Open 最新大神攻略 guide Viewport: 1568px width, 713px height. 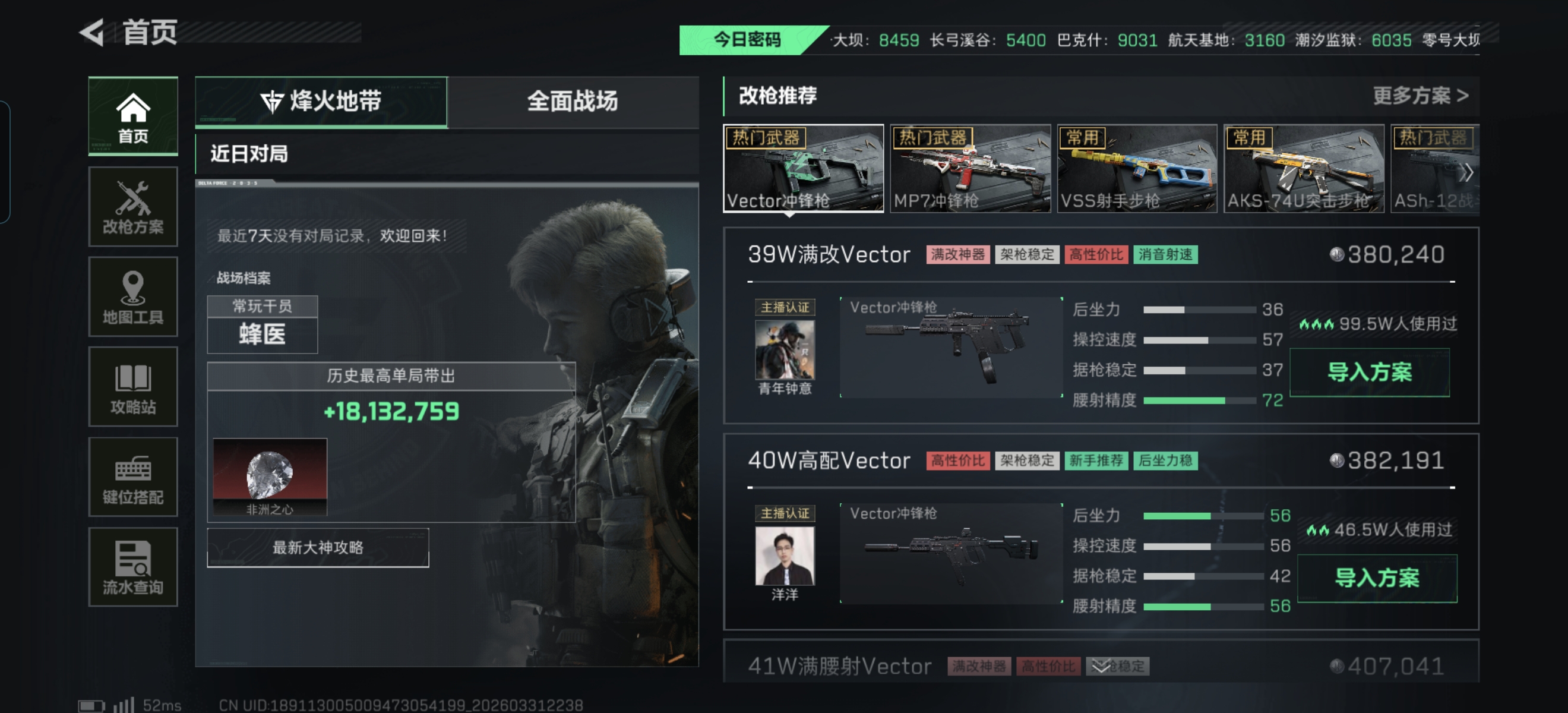(x=316, y=546)
